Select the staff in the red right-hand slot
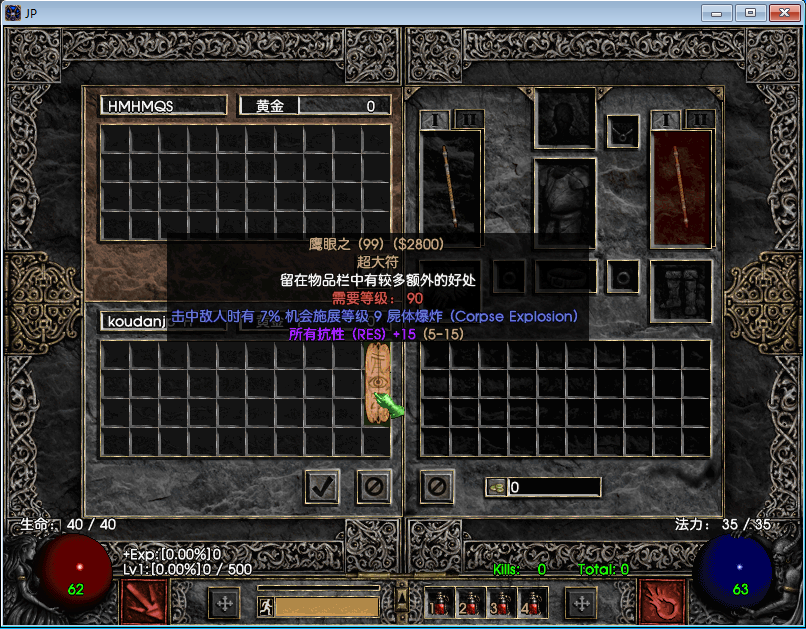Screen dimensions: 806x629 (x=681, y=188)
